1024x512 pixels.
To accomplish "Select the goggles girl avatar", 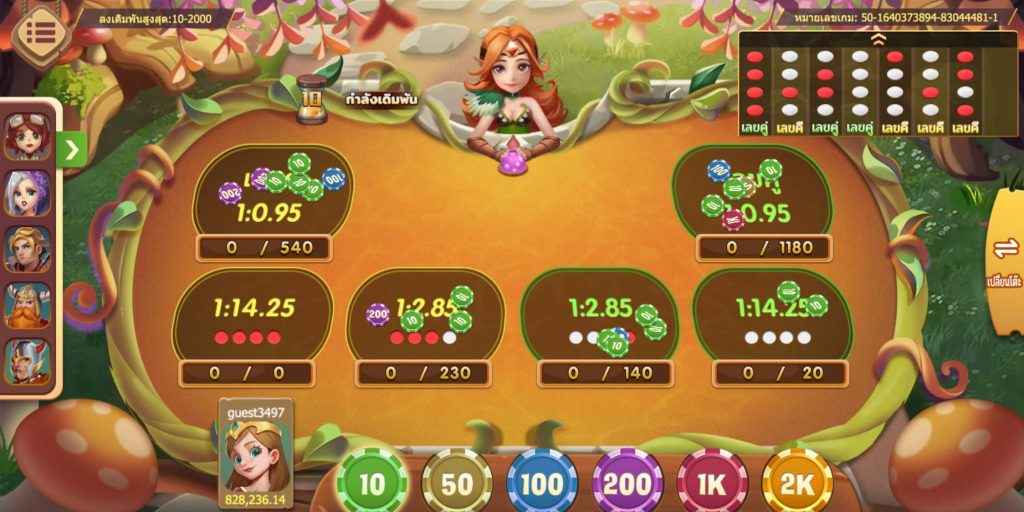I will (27, 136).
